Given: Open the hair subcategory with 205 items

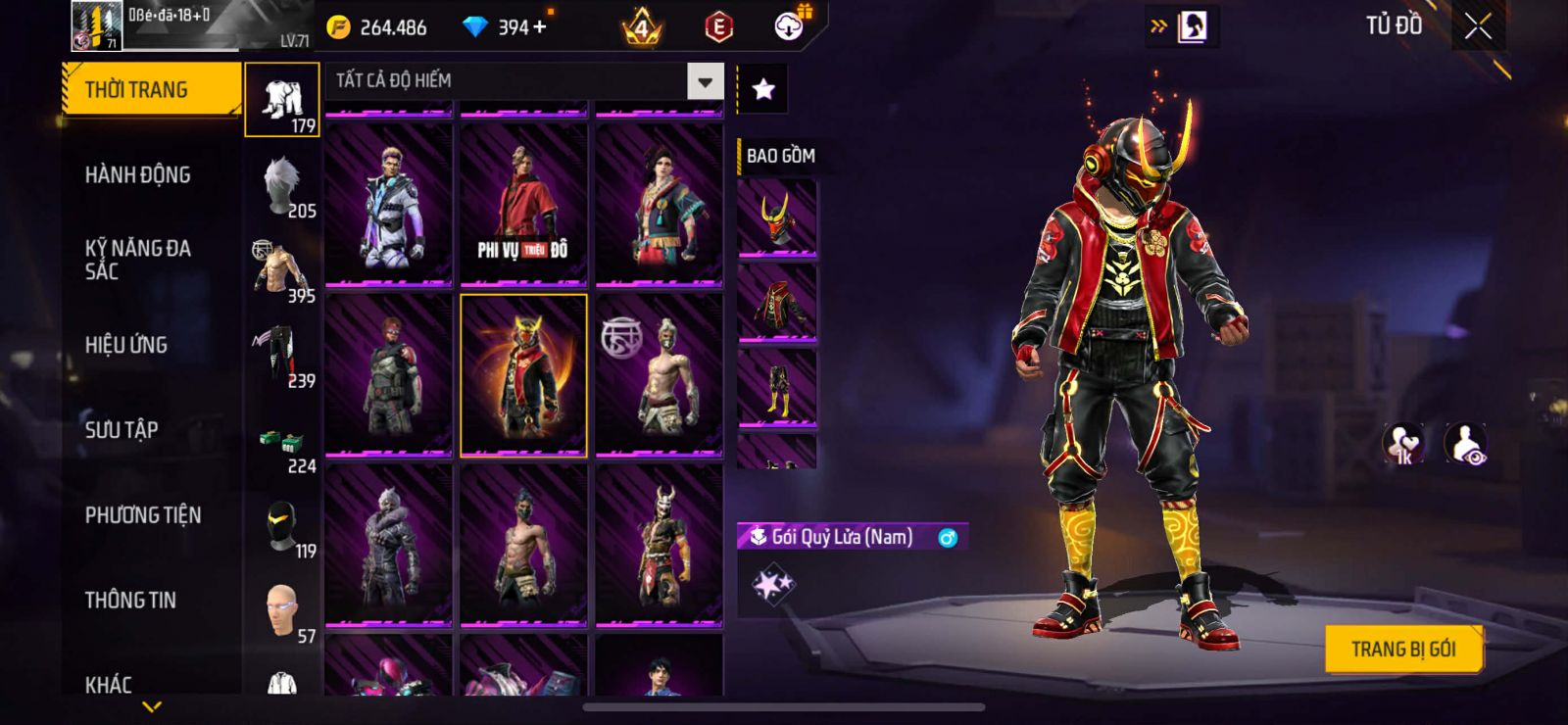Looking at the screenshot, I should tap(283, 186).
